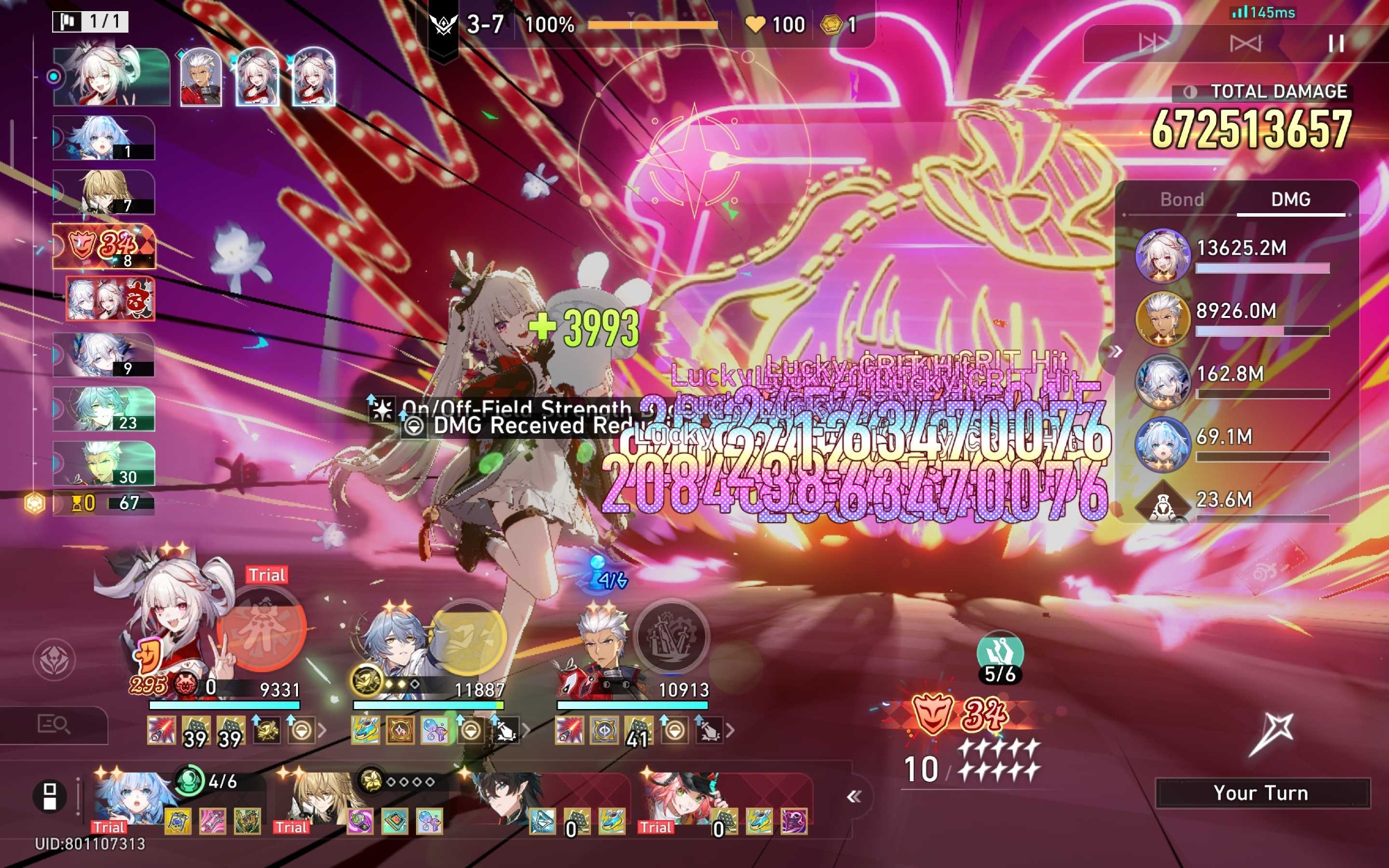Switch to the Bond tab

tap(1181, 200)
